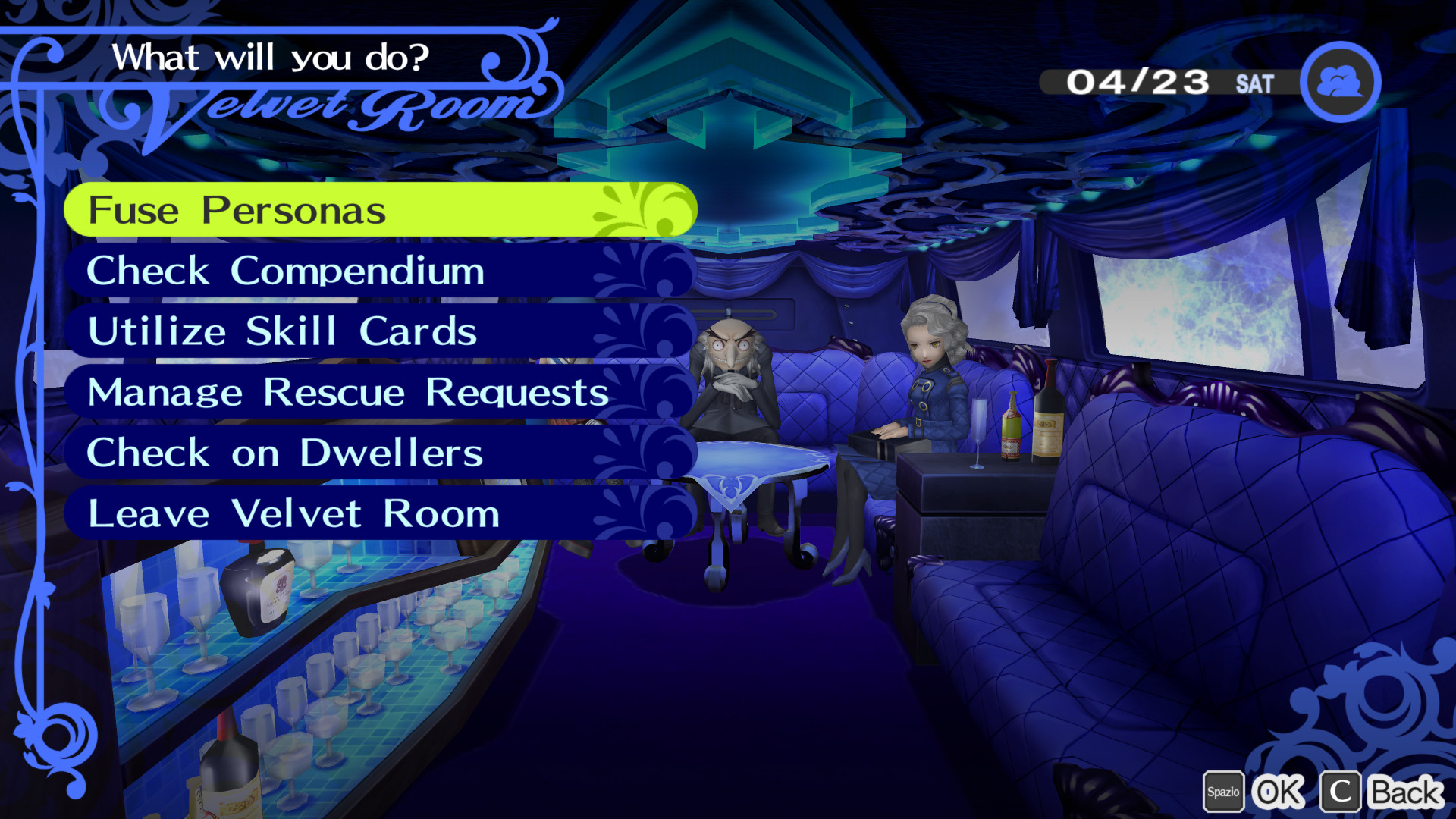Click the C key icon beside Back
Screen dimensions: 1456x819
[1338, 791]
